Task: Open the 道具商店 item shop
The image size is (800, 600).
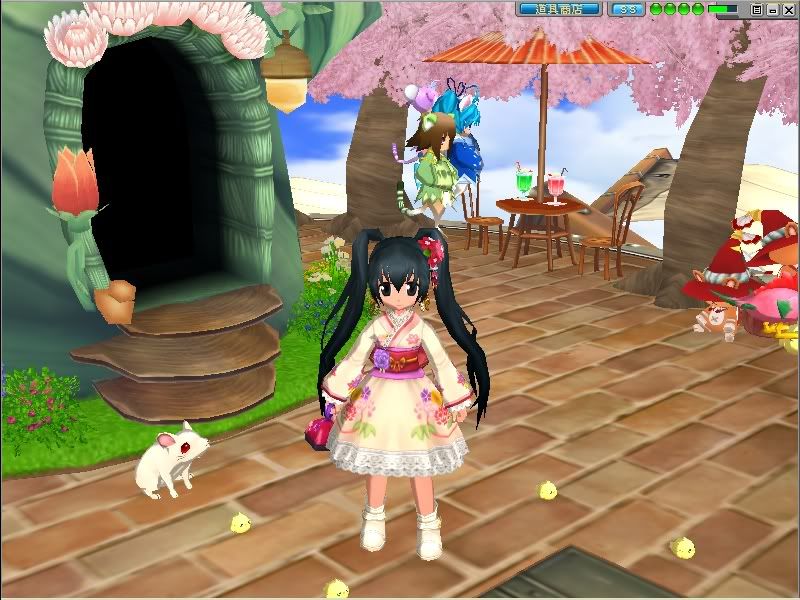Action: tap(559, 9)
